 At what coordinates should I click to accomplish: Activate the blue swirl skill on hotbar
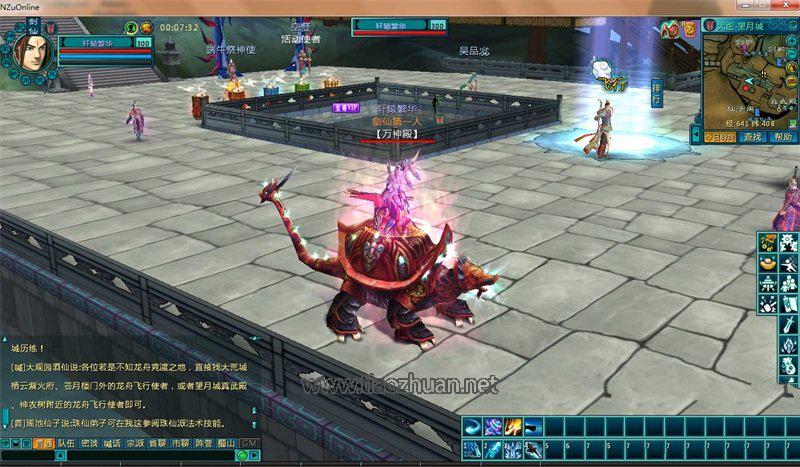pyautogui.click(x=471, y=427)
